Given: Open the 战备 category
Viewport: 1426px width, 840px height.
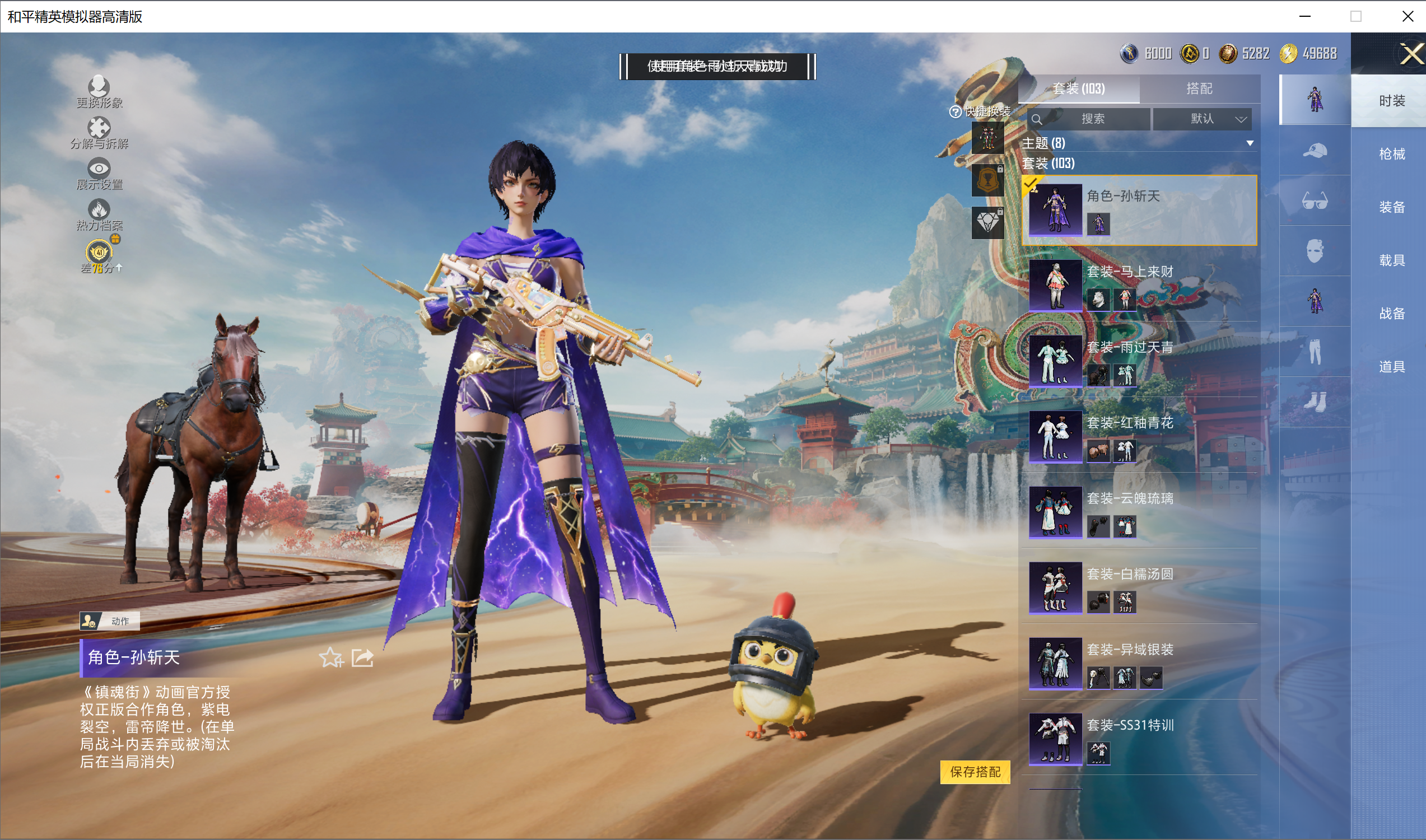Looking at the screenshot, I should pos(1391,314).
